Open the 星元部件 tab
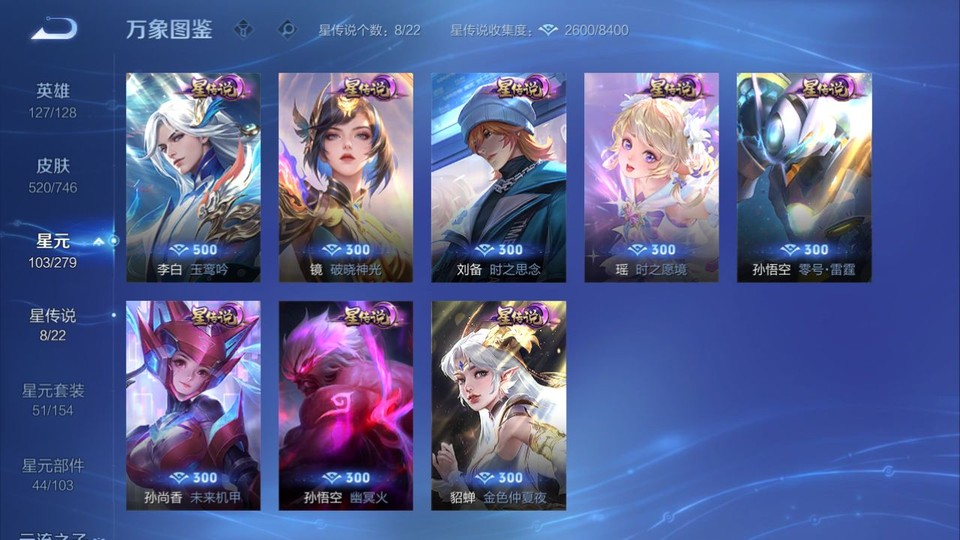960x540 pixels. (53, 474)
